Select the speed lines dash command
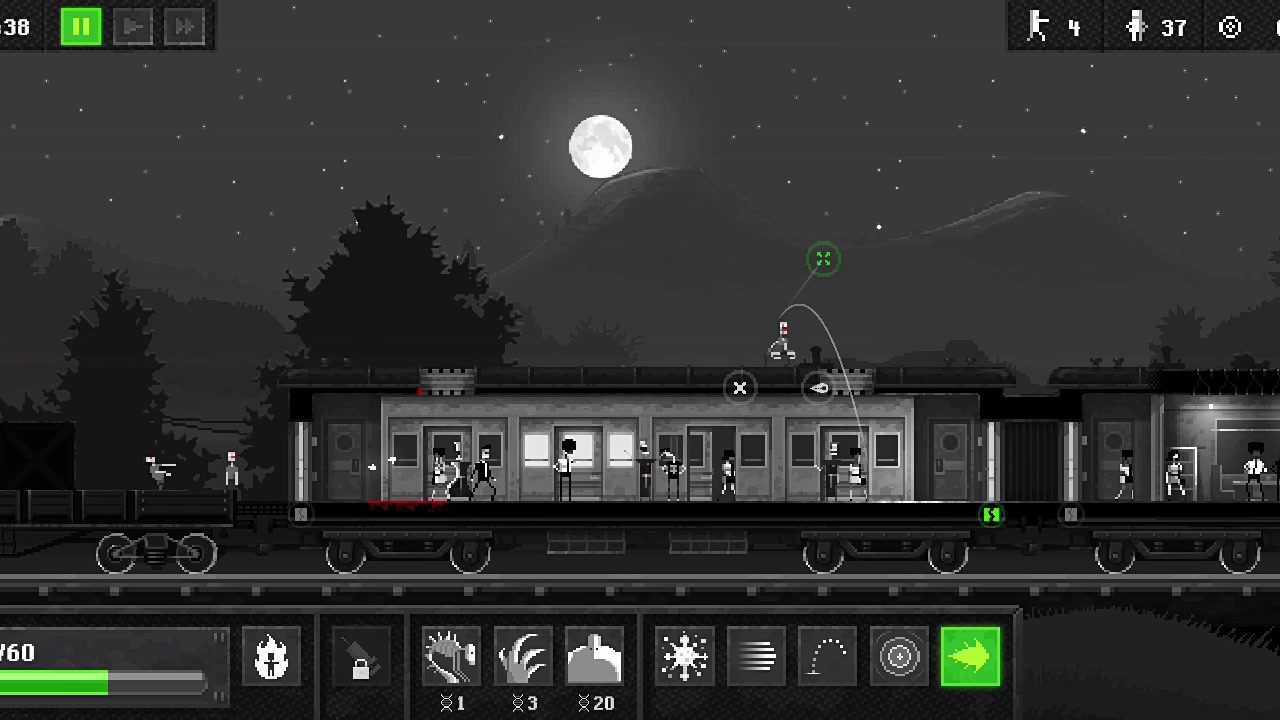This screenshot has height=720, width=1280. click(757, 657)
